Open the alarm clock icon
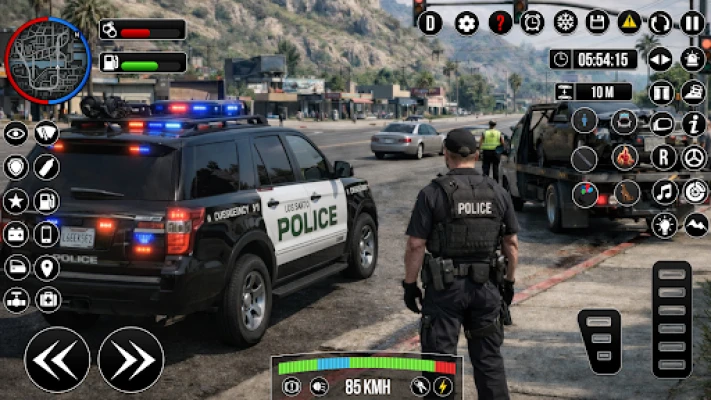Image resolution: width=711 pixels, height=400 pixels. [533, 23]
